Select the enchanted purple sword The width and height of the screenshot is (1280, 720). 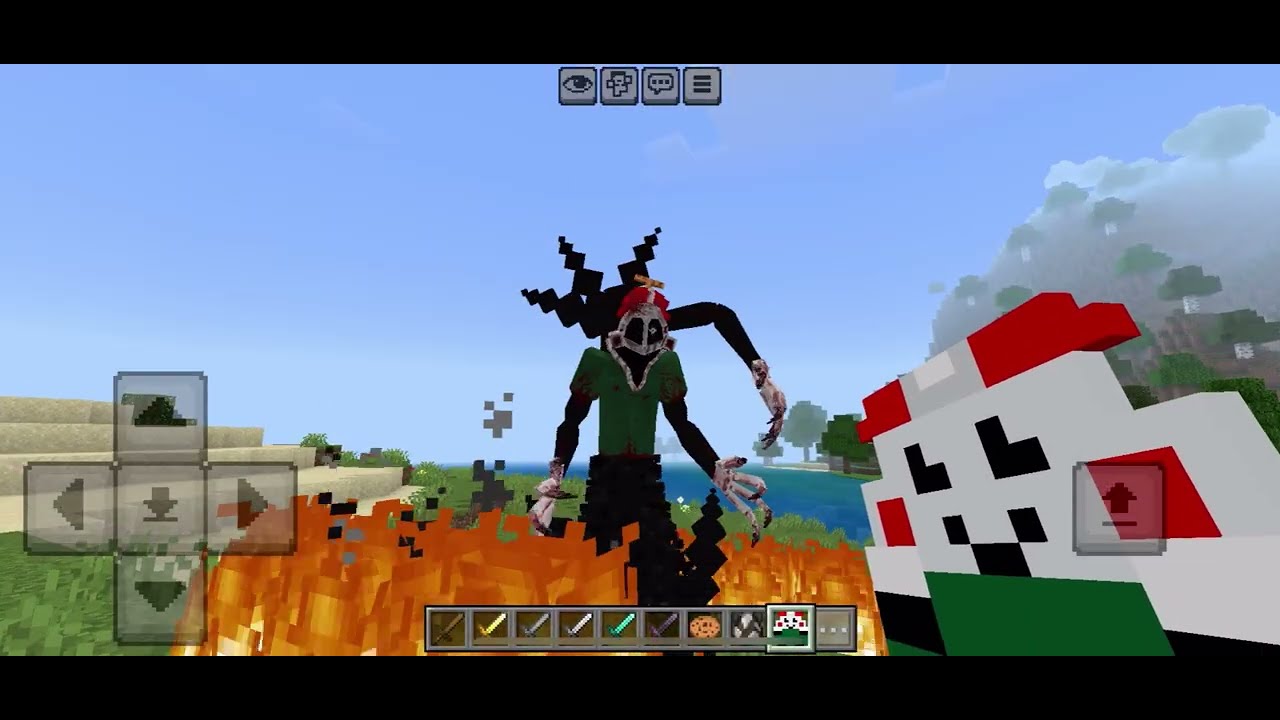point(662,627)
